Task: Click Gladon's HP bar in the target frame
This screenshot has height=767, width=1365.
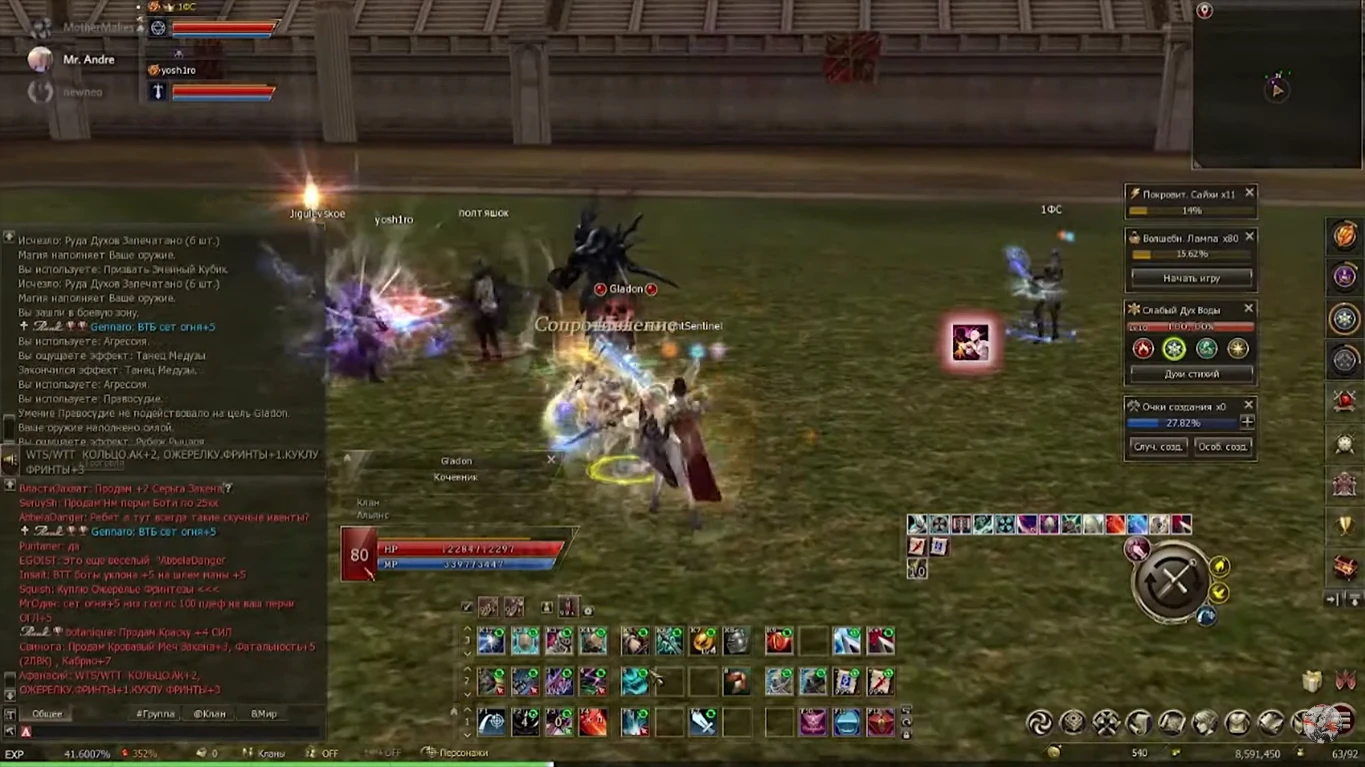Action: pos(470,549)
